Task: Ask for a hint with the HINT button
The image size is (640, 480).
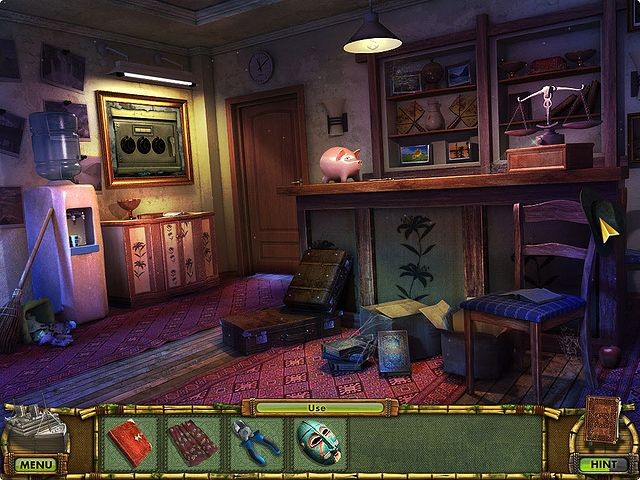Action: click(603, 465)
